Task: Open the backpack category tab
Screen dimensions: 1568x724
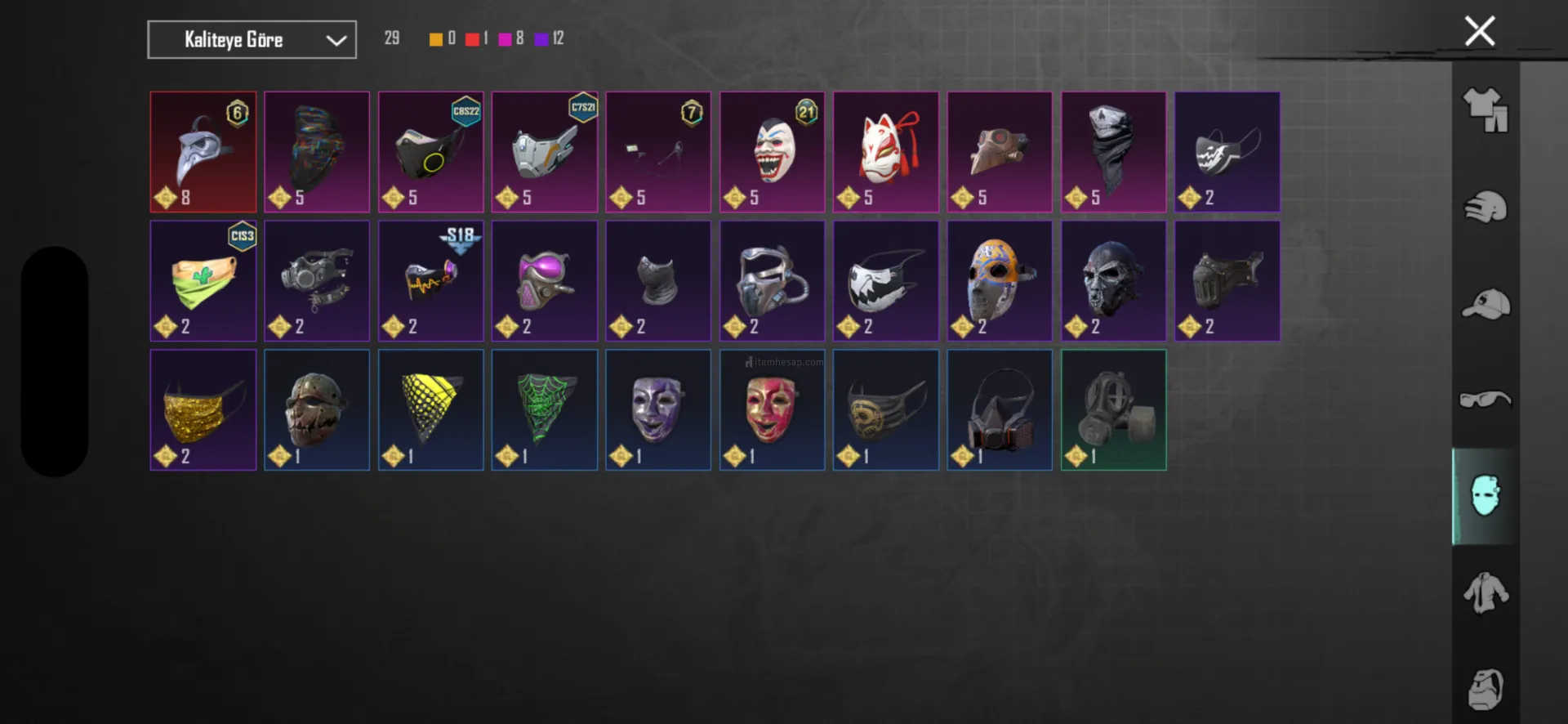Action: click(1485, 689)
